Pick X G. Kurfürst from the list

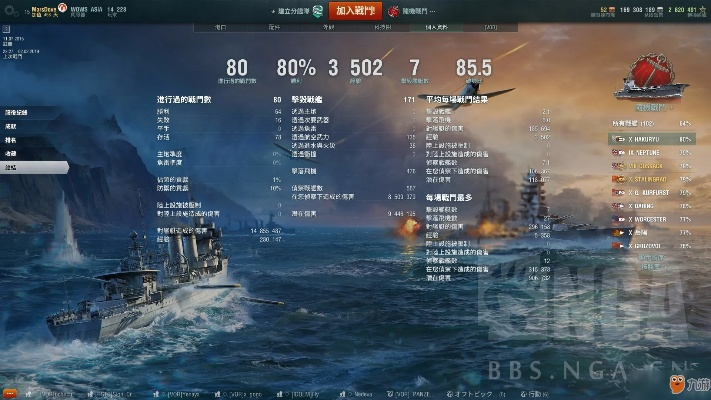coord(648,191)
